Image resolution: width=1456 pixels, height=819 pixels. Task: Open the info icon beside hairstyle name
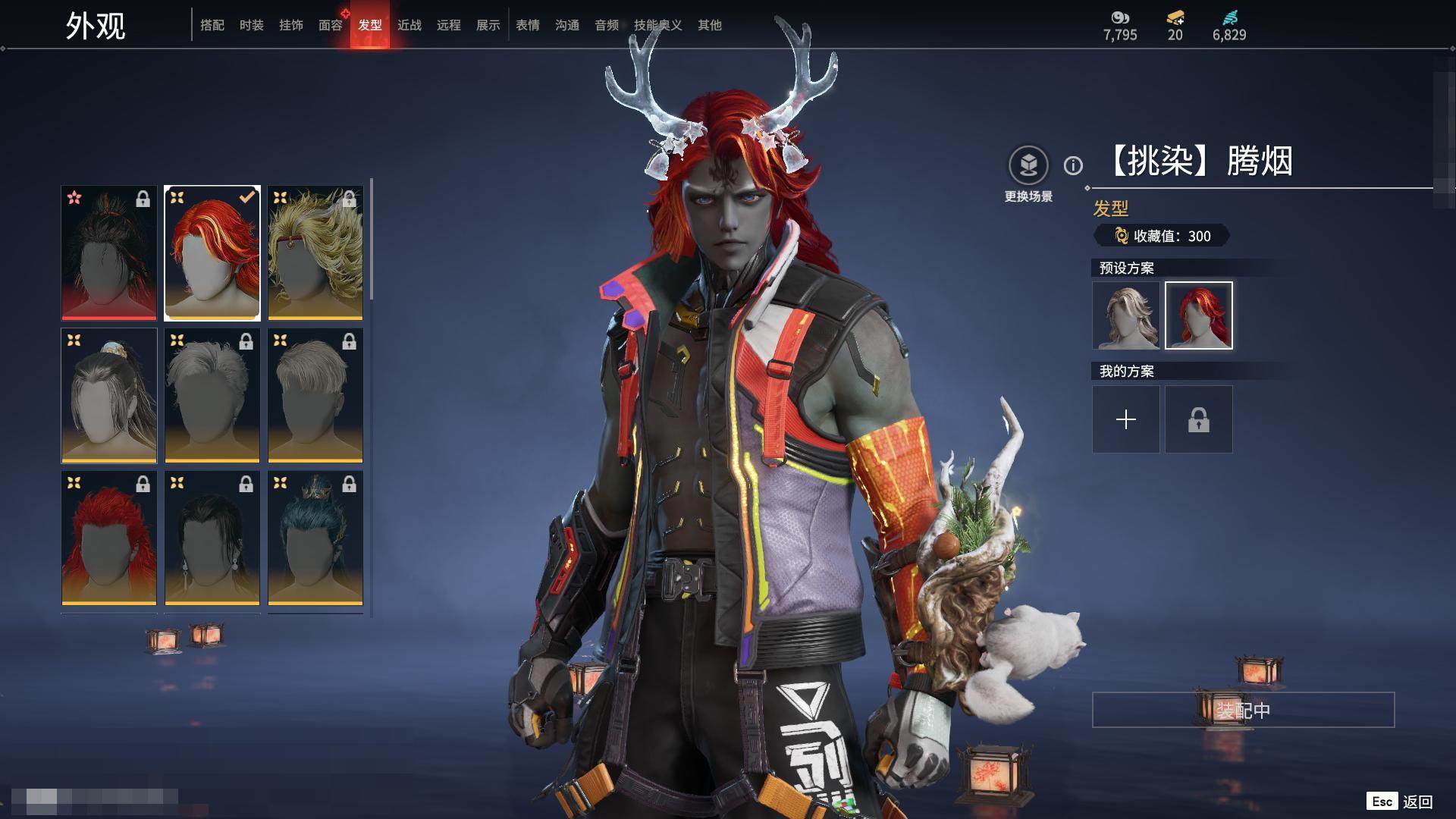[1073, 165]
